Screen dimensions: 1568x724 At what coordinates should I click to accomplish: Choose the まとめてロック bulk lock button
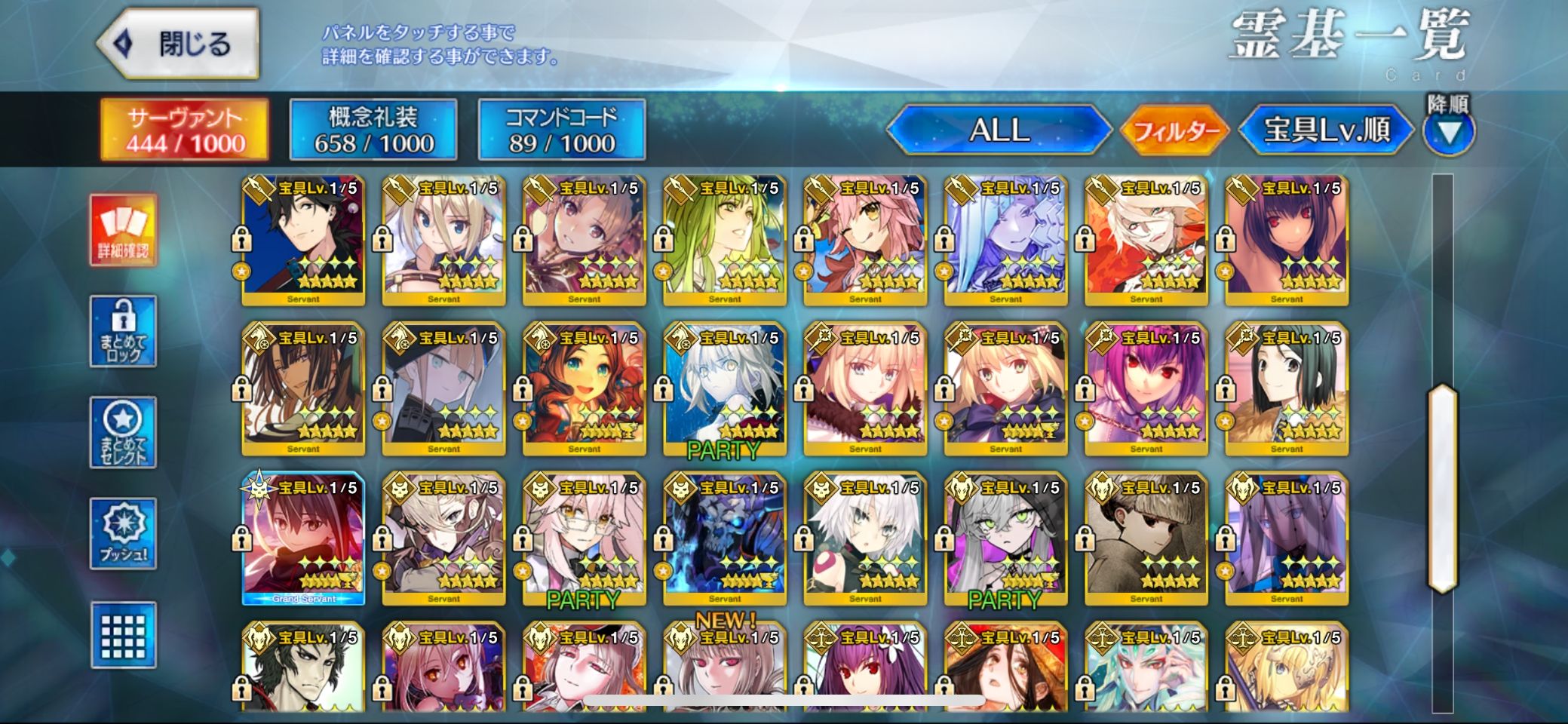pos(123,332)
